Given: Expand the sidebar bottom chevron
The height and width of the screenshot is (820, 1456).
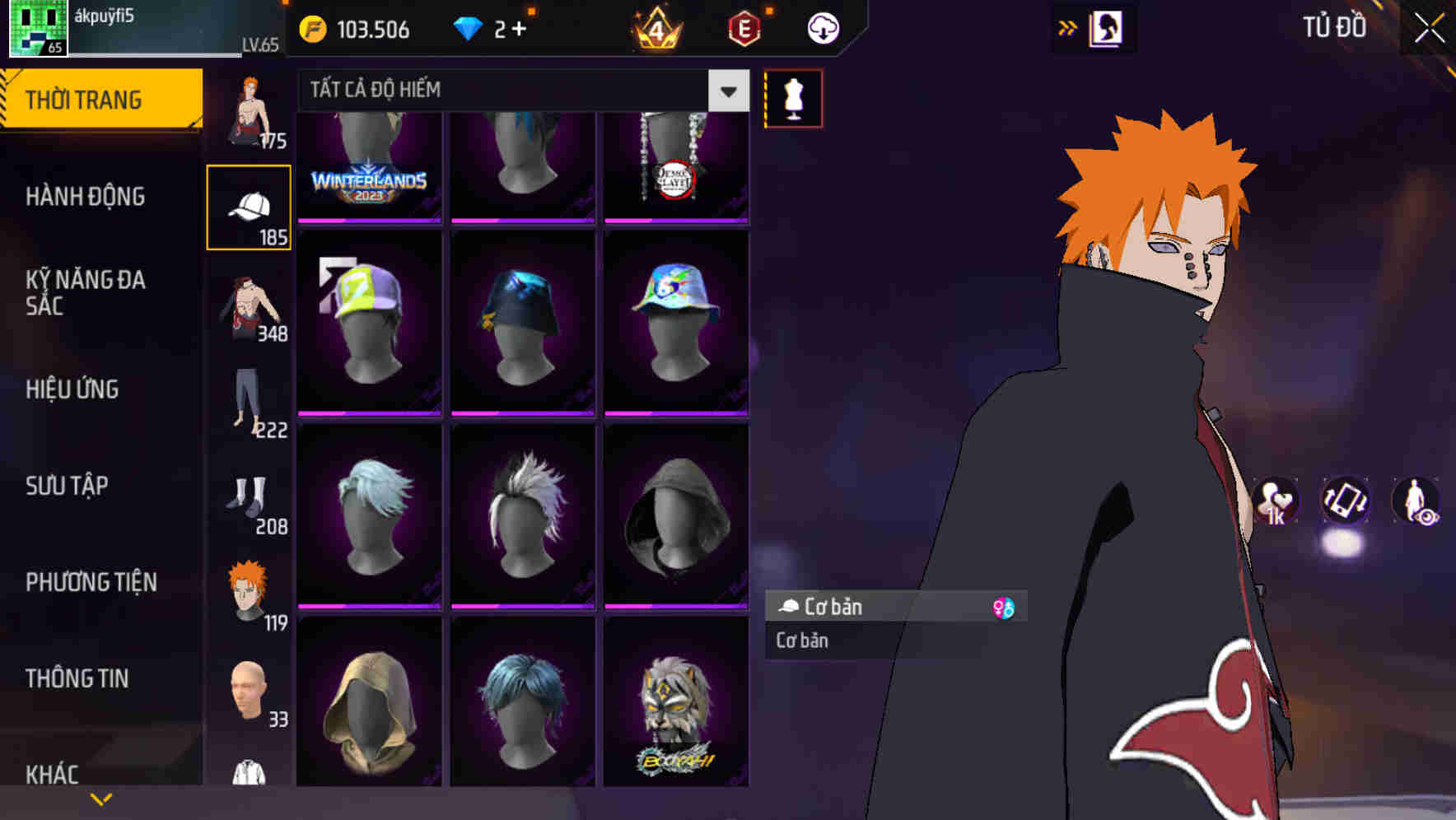Looking at the screenshot, I should [x=101, y=798].
